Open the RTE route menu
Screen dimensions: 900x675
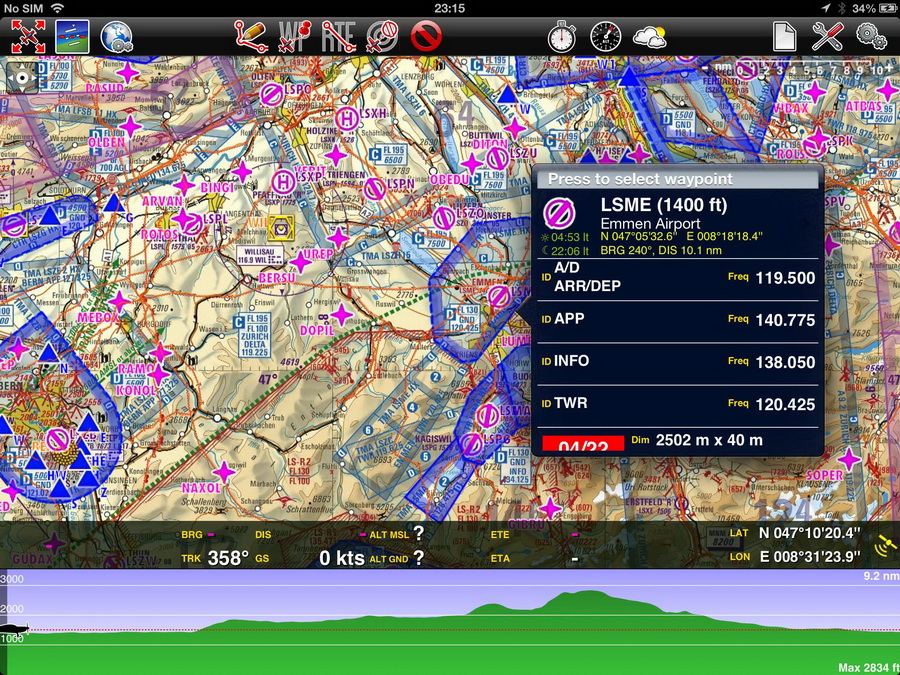tap(339, 37)
